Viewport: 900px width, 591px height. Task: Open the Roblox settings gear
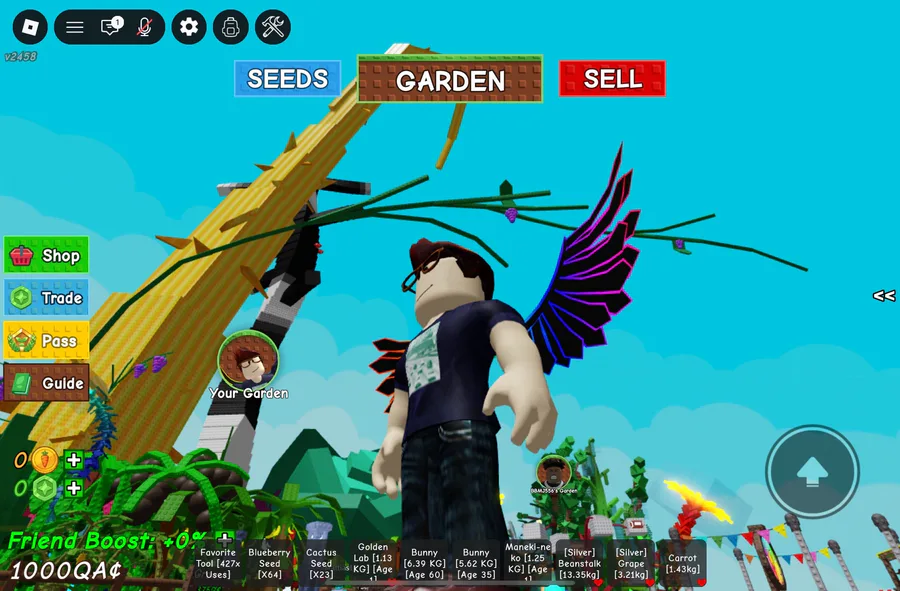[189, 27]
